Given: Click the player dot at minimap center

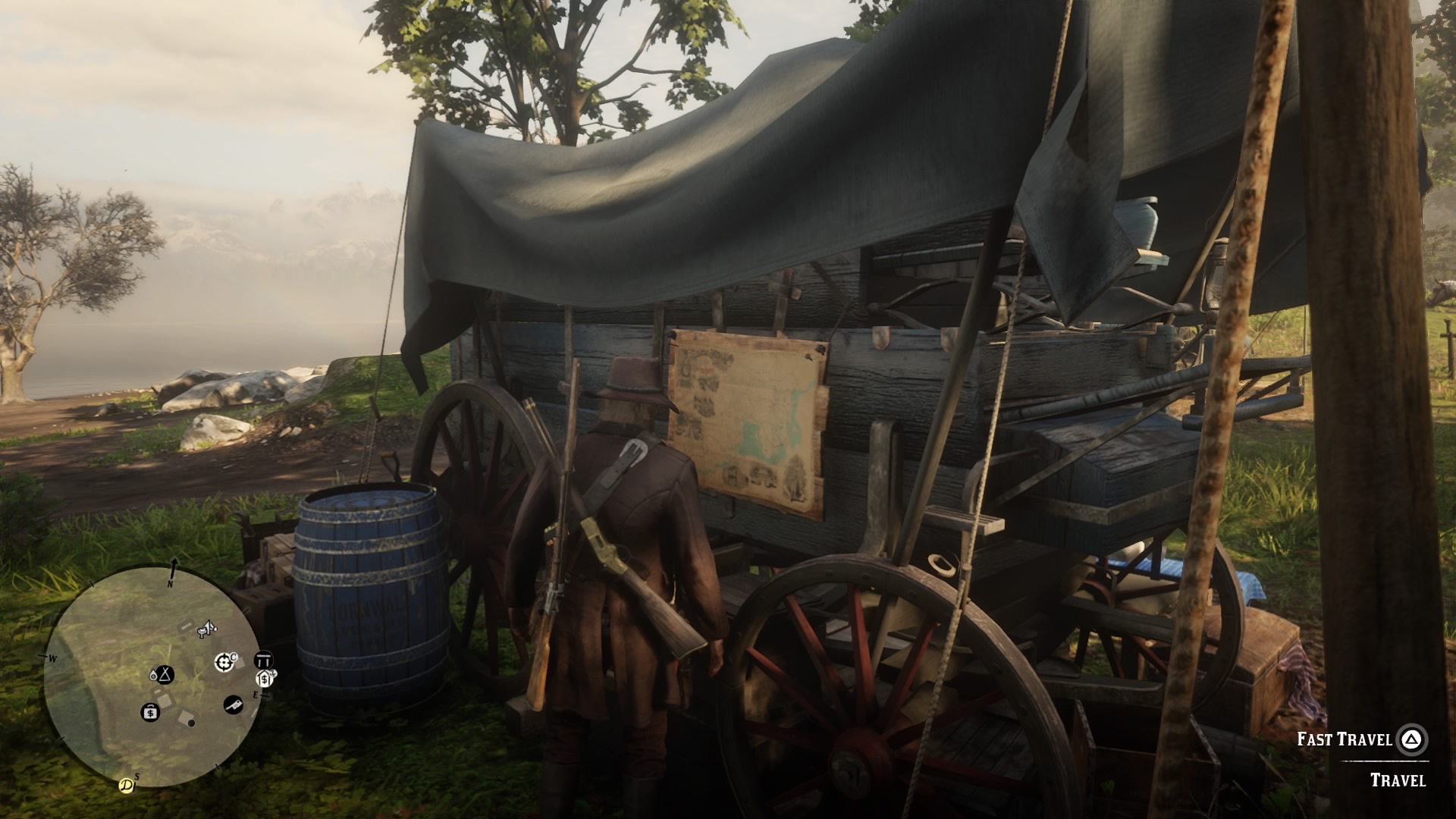Looking at the screenshot, I should coord(191,724).
